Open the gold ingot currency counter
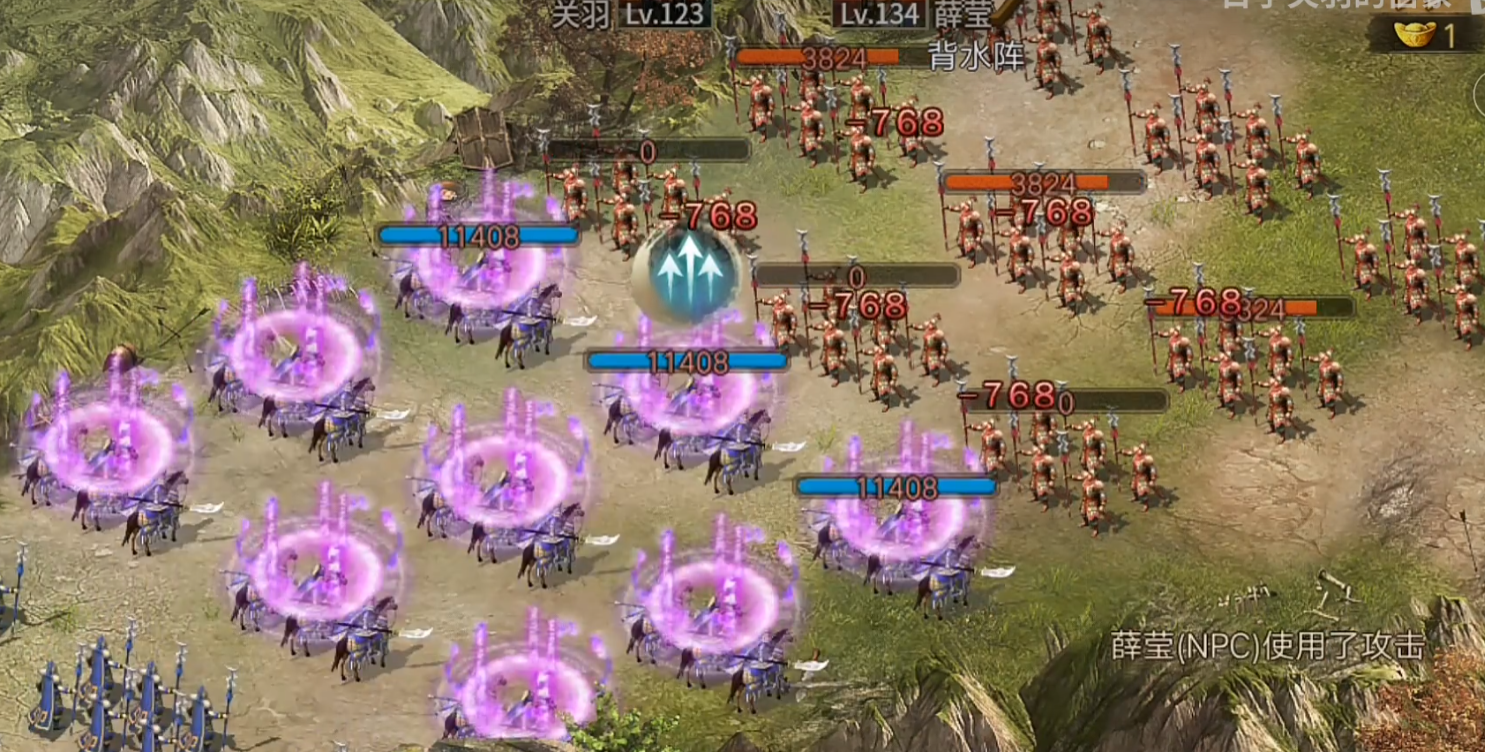Viewport: 1485px width, 752px height. point(1426,35)
